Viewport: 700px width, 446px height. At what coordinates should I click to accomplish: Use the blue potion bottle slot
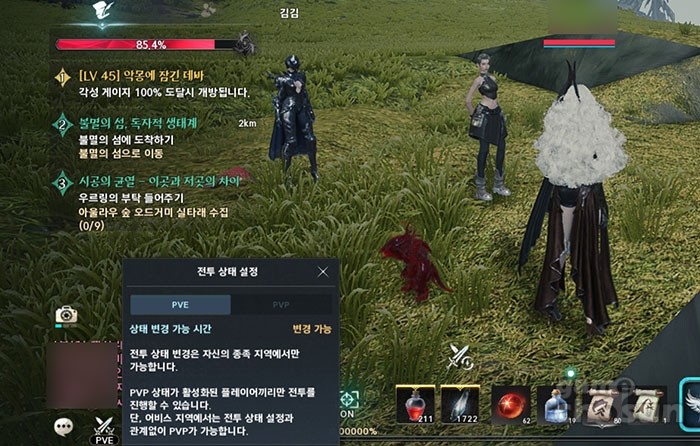click(557, 404)
